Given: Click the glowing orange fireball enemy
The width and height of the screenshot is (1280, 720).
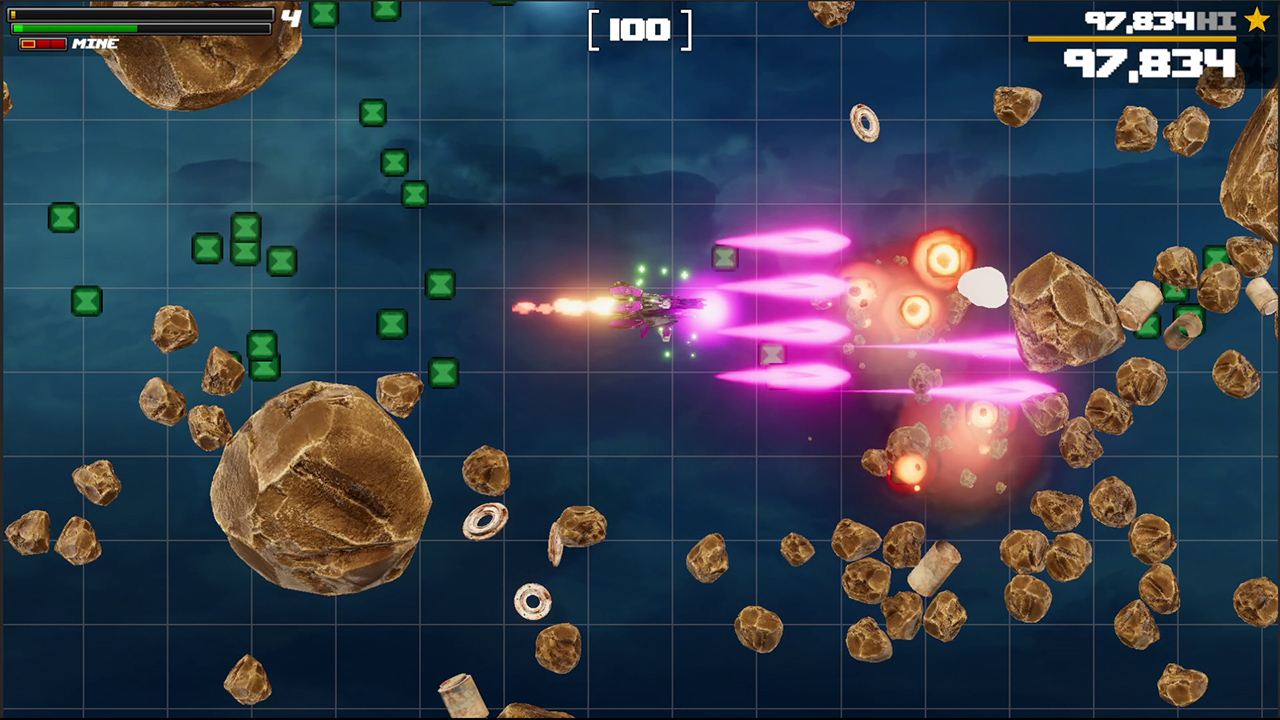Looking at the screenshot, I should pyautogui.click(x=943, y=258).
